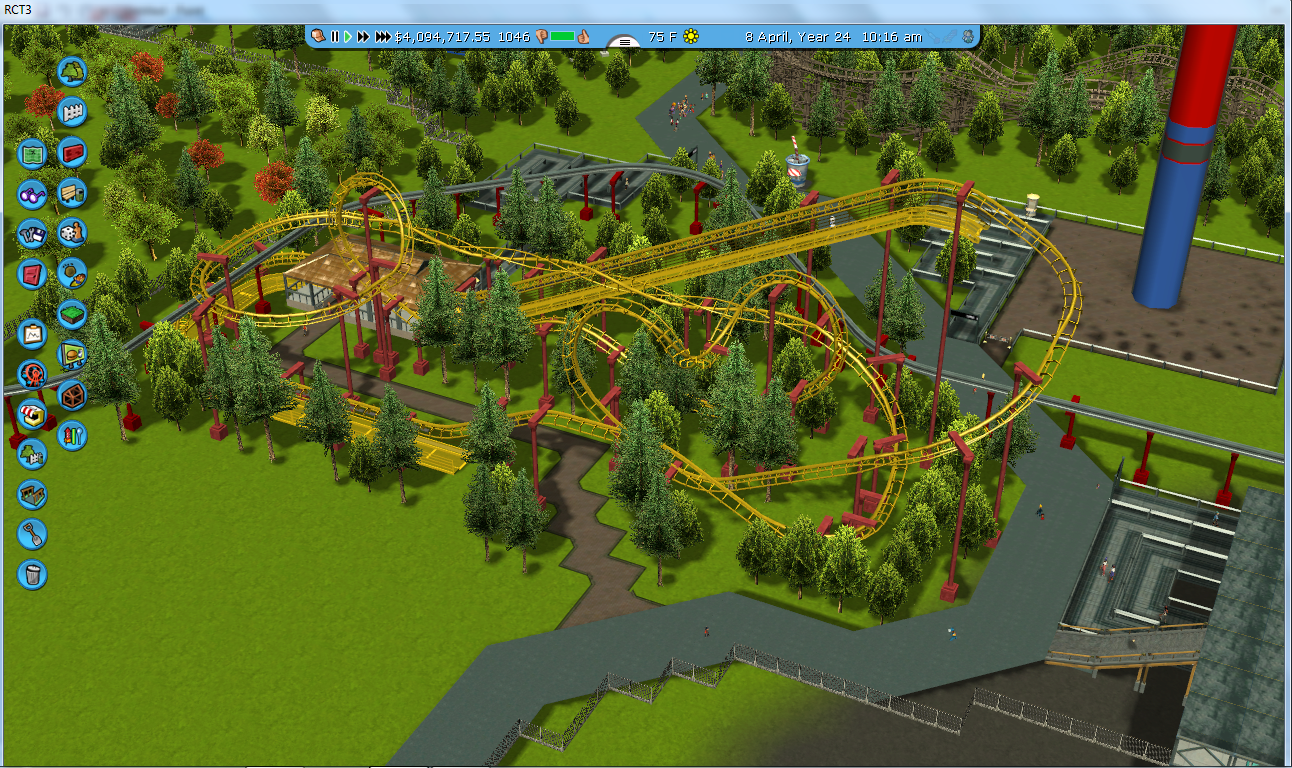
Task: Select the white picket fence tool
Action: pos(72,112)
